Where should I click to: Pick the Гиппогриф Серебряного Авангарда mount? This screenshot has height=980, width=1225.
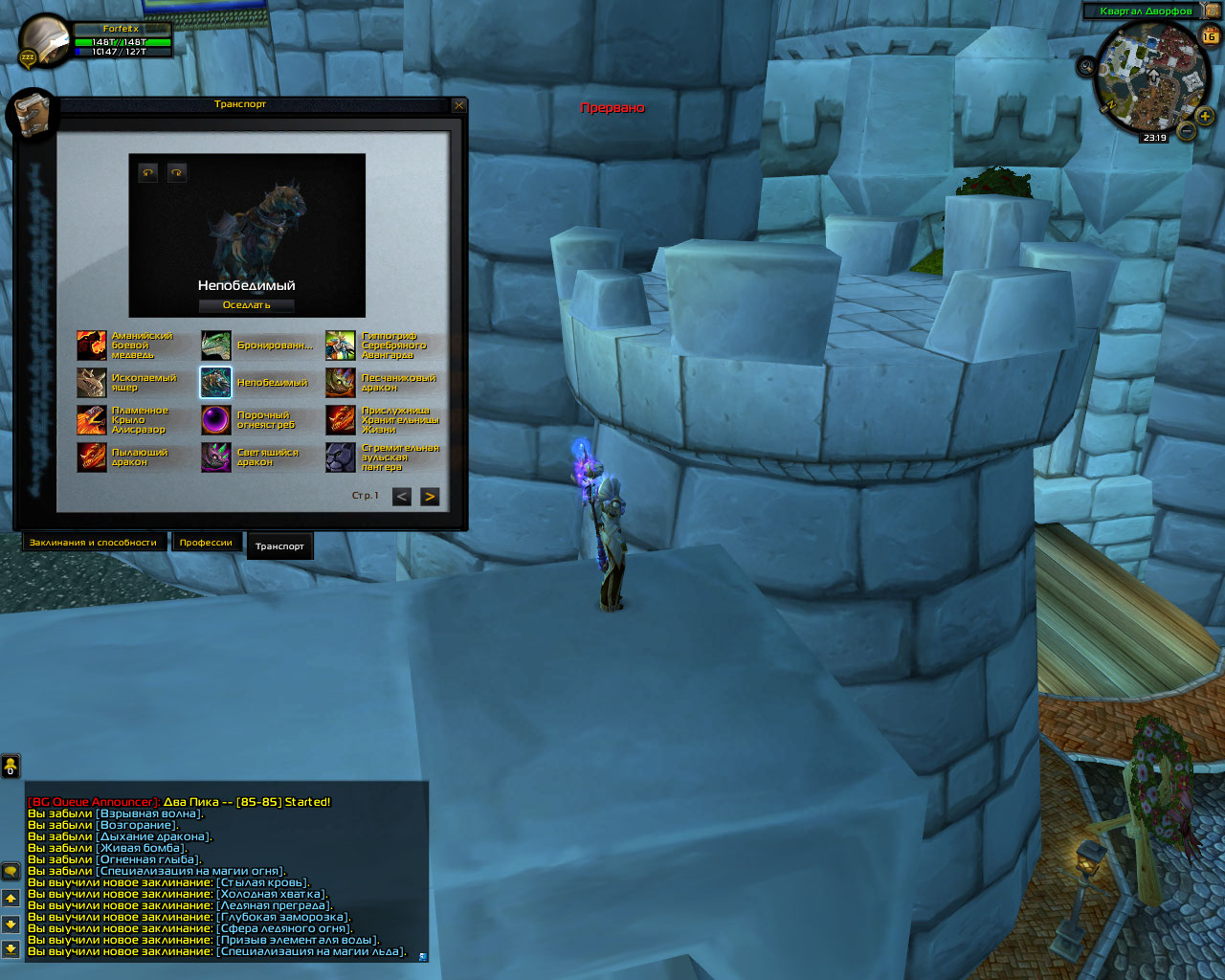[x=341, y=345]
